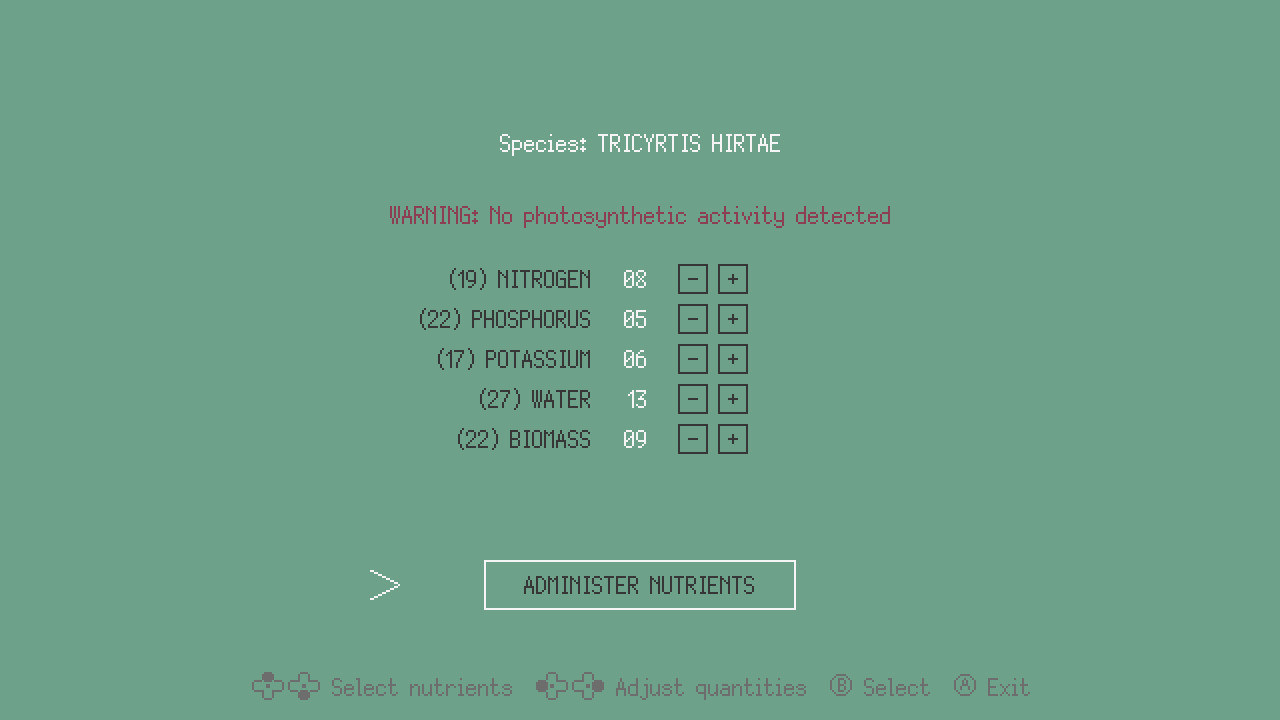Click the Exit control hint text
The image size is (1280, 720).
coord(1008,687)
